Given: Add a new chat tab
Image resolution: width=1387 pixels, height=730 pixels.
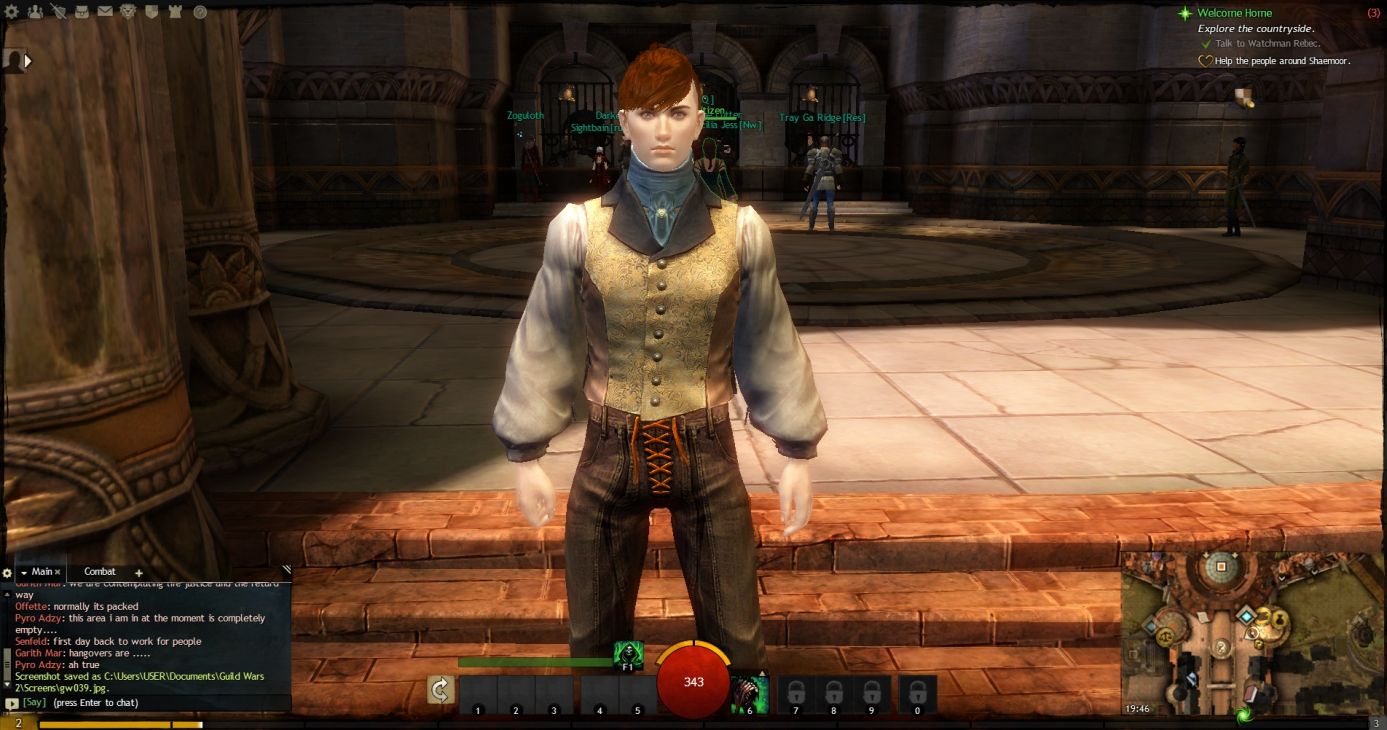Looking at the screenshot, I should pyautogui.click(x=139, y=573).
